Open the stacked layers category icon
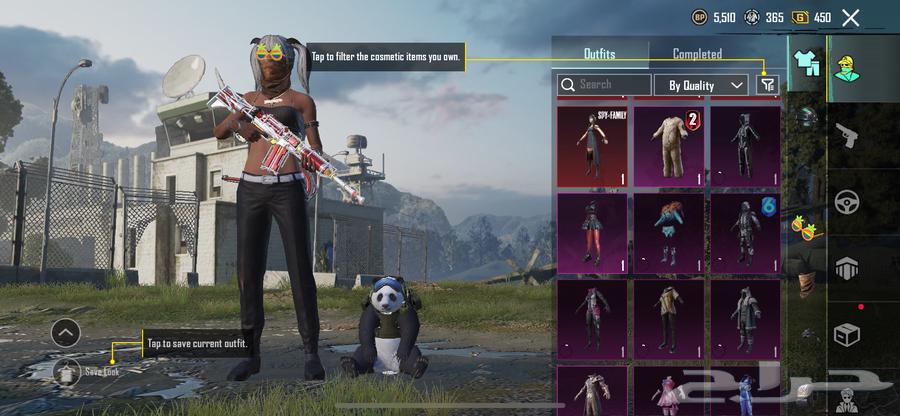The image size is (900, 416). tap(846, 268)
